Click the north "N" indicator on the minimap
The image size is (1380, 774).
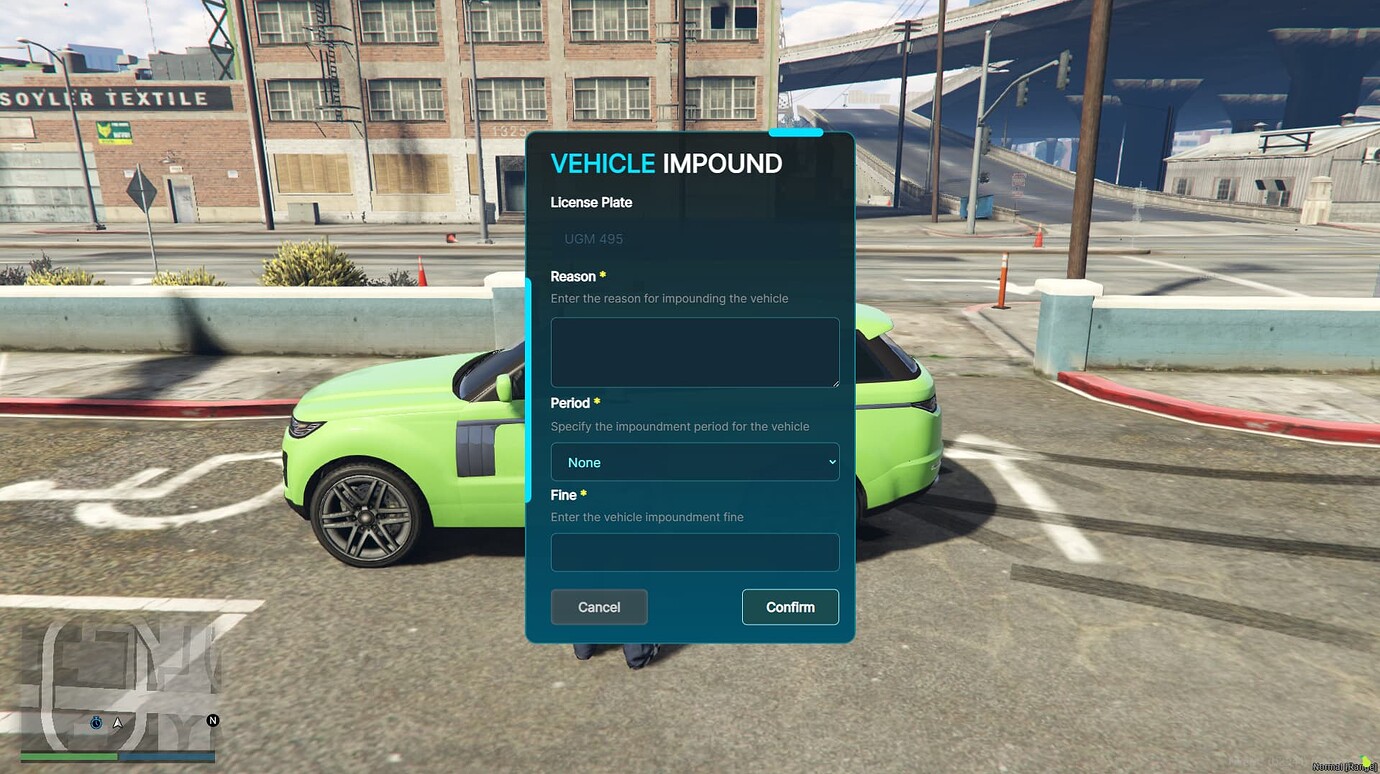point(209,722)
